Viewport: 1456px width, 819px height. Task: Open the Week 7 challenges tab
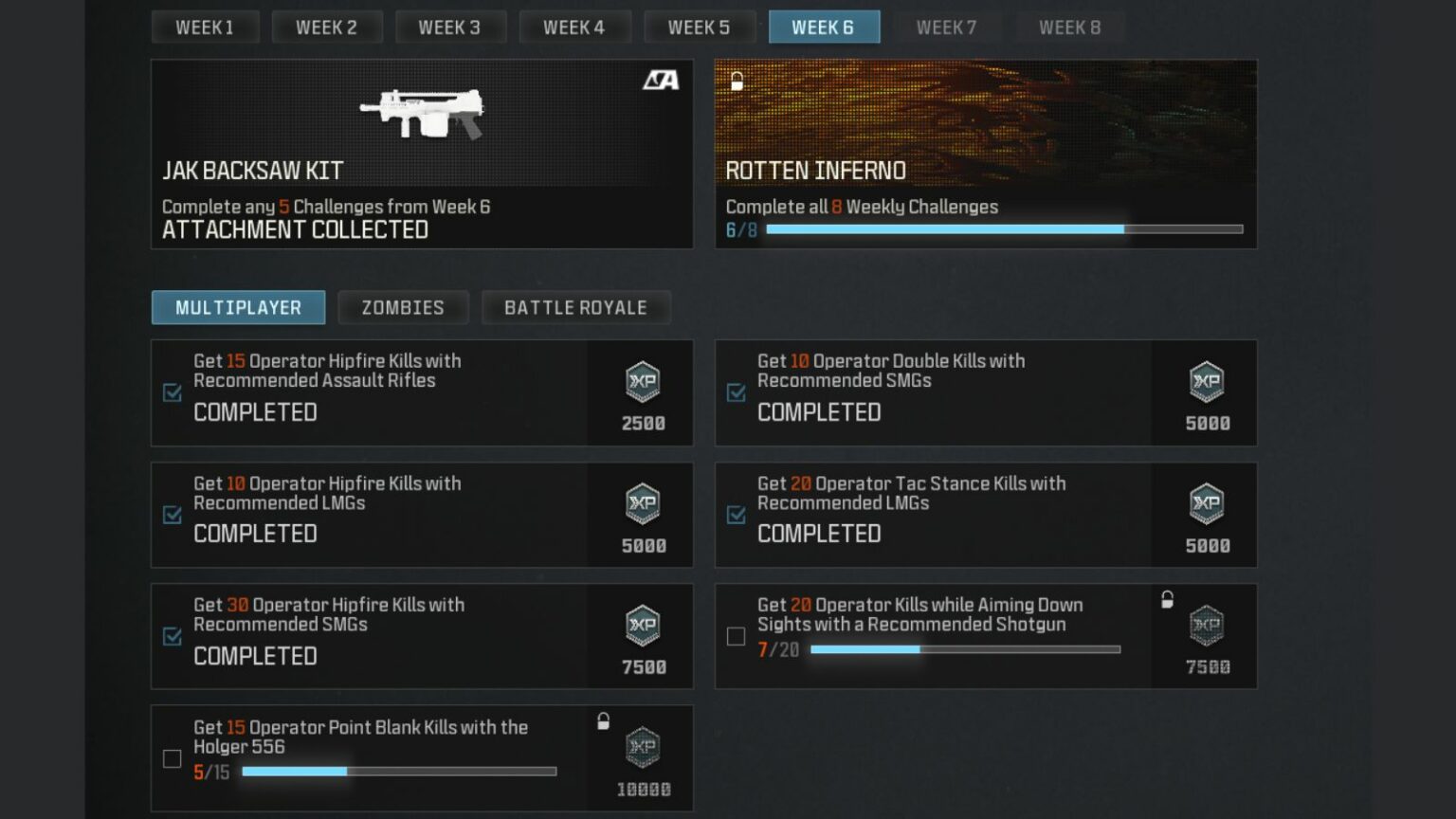(946, 27)
